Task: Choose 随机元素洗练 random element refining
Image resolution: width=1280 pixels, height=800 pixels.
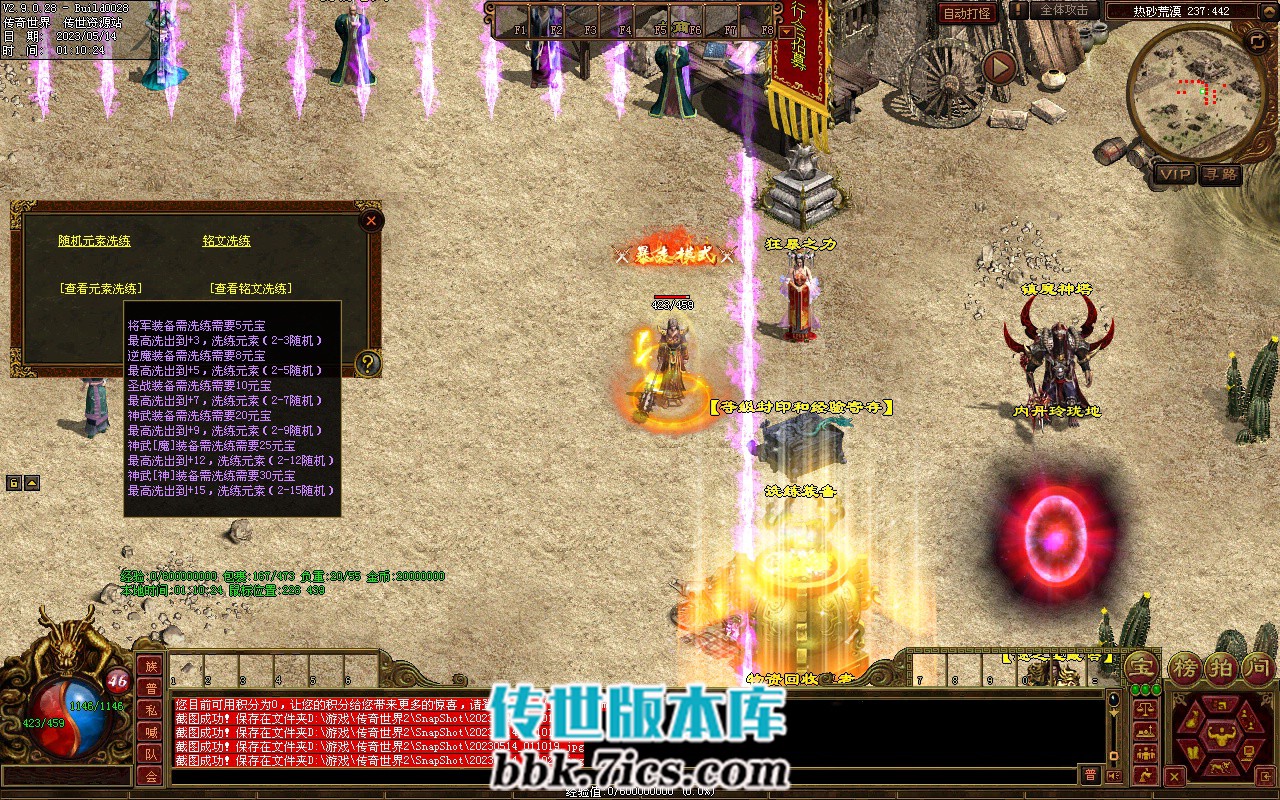Action: [94, 241]
